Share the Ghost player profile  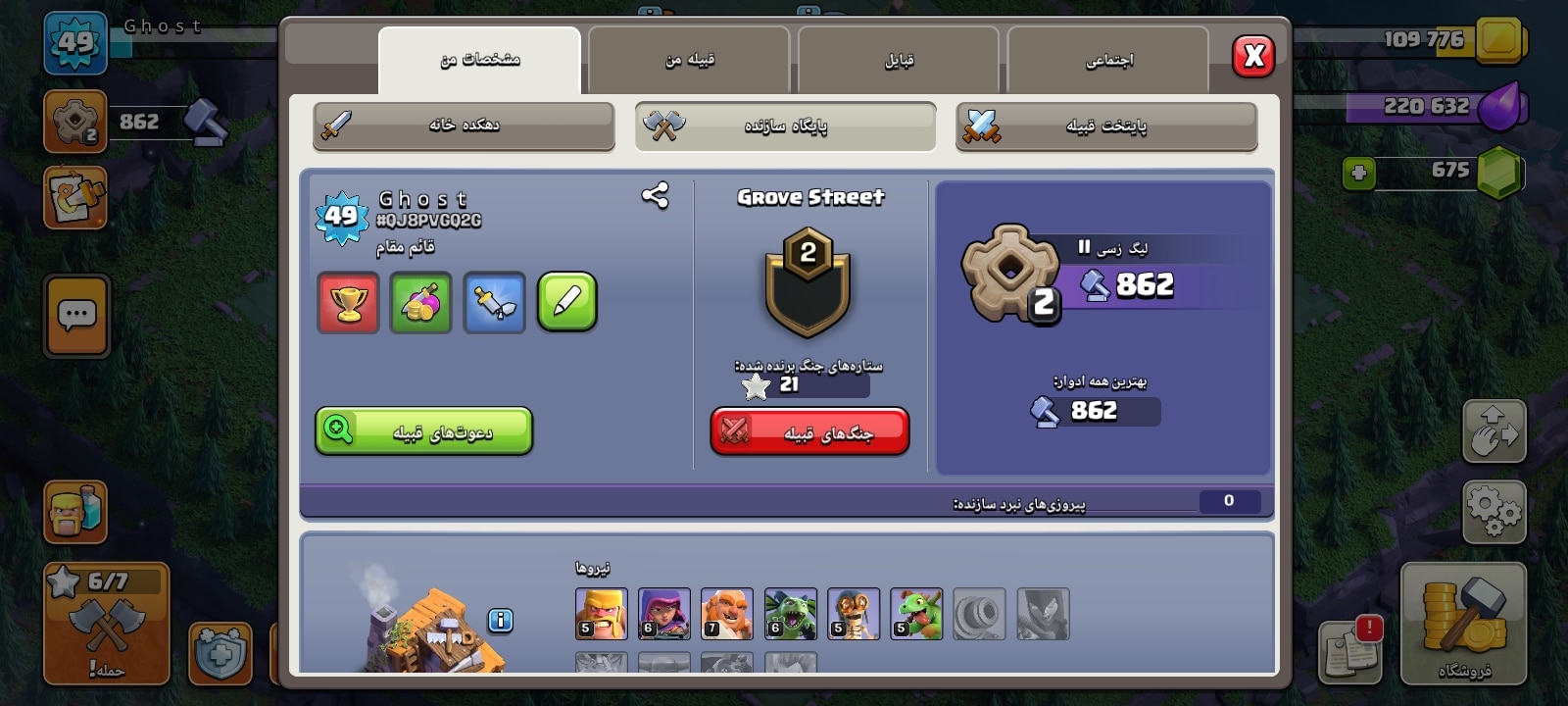coord(655,196)
